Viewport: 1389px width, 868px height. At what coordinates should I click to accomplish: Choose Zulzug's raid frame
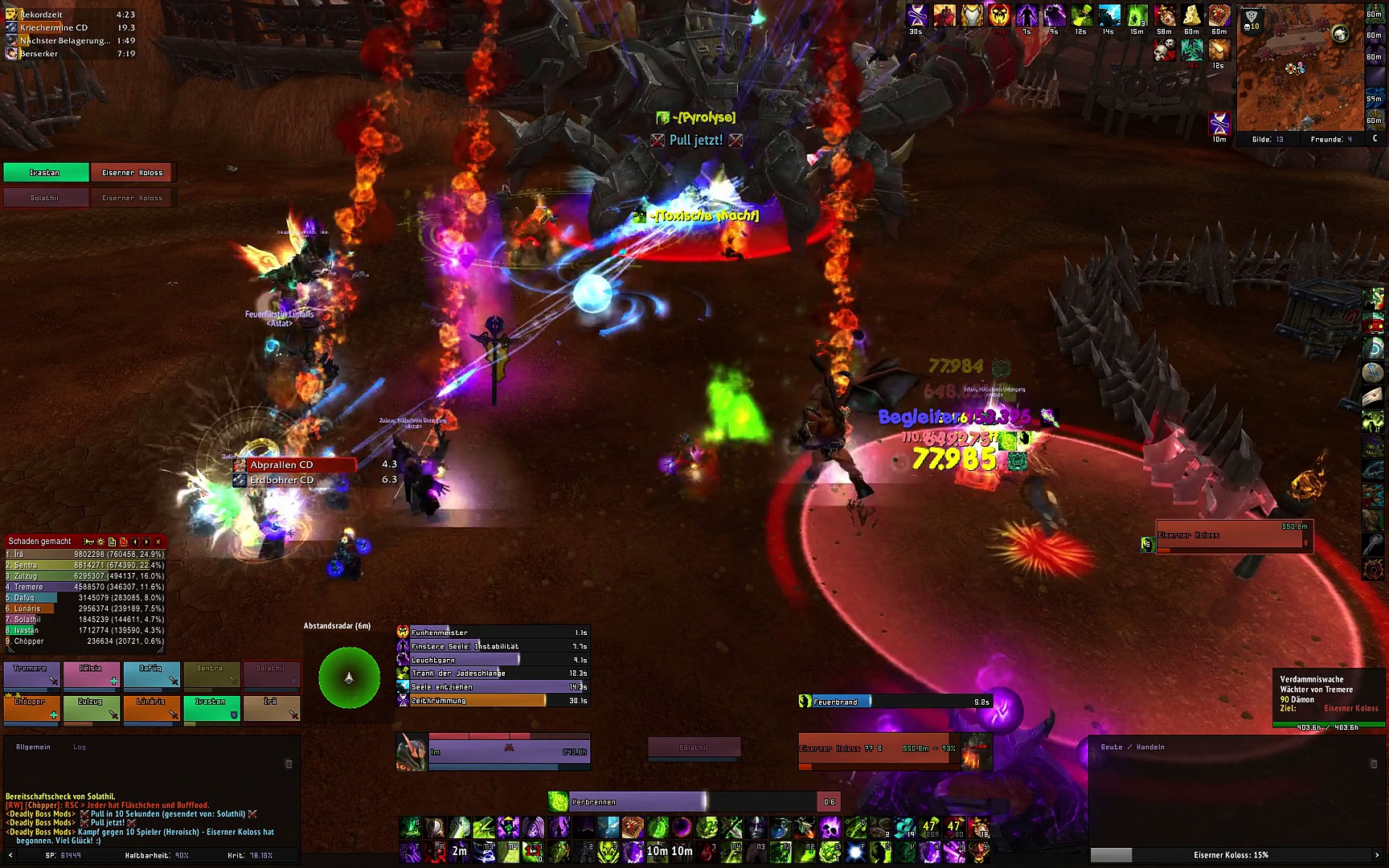coord(92,709)
